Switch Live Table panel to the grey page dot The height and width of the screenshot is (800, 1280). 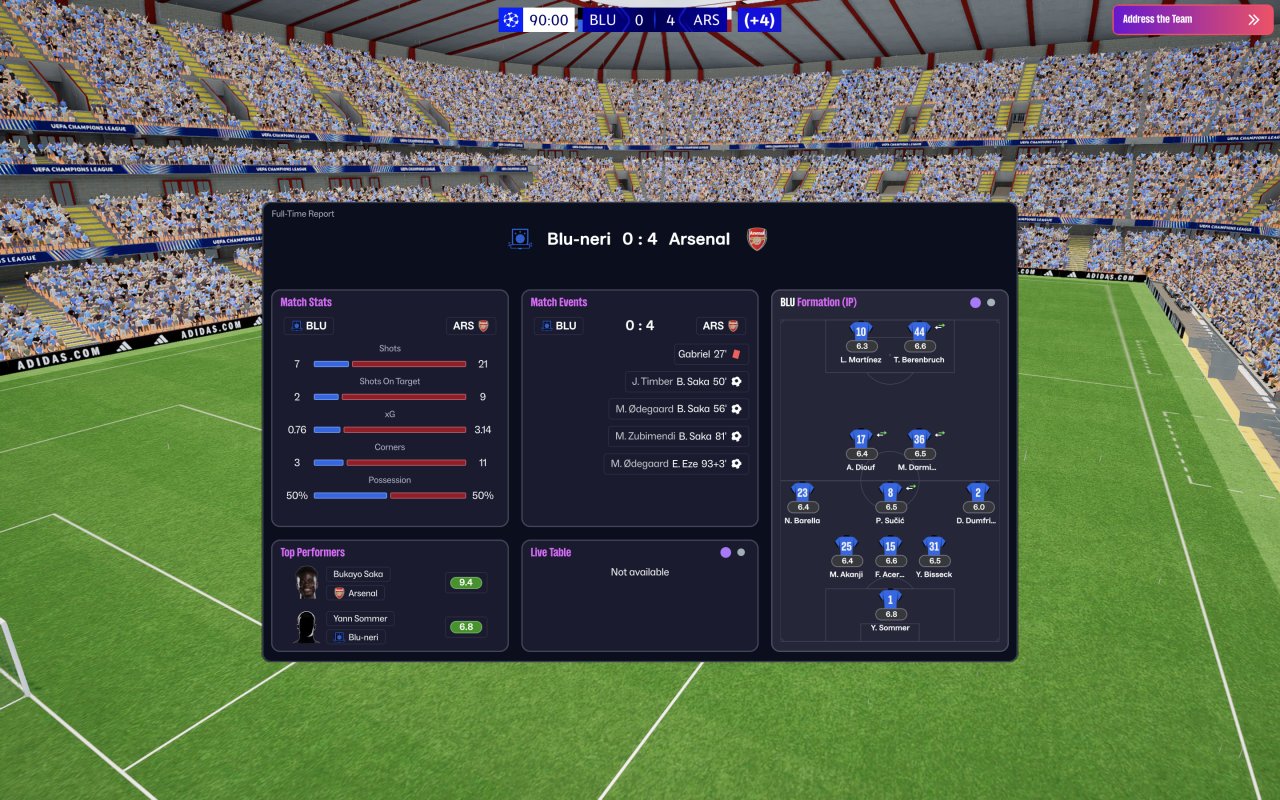point(741,552)
